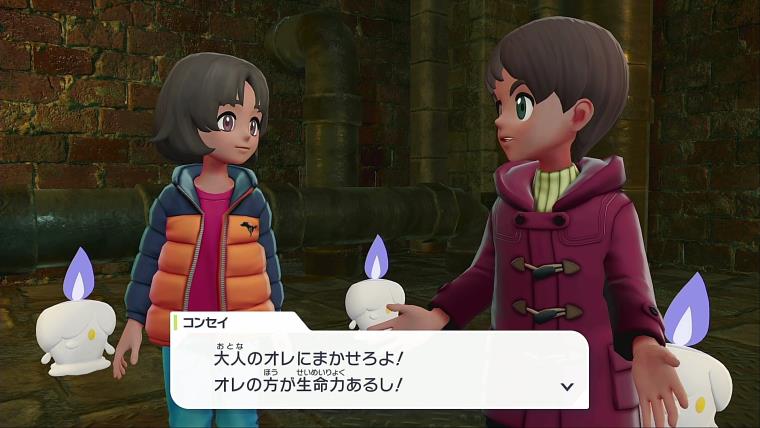Advance dialogue with the down arrow

567,386
